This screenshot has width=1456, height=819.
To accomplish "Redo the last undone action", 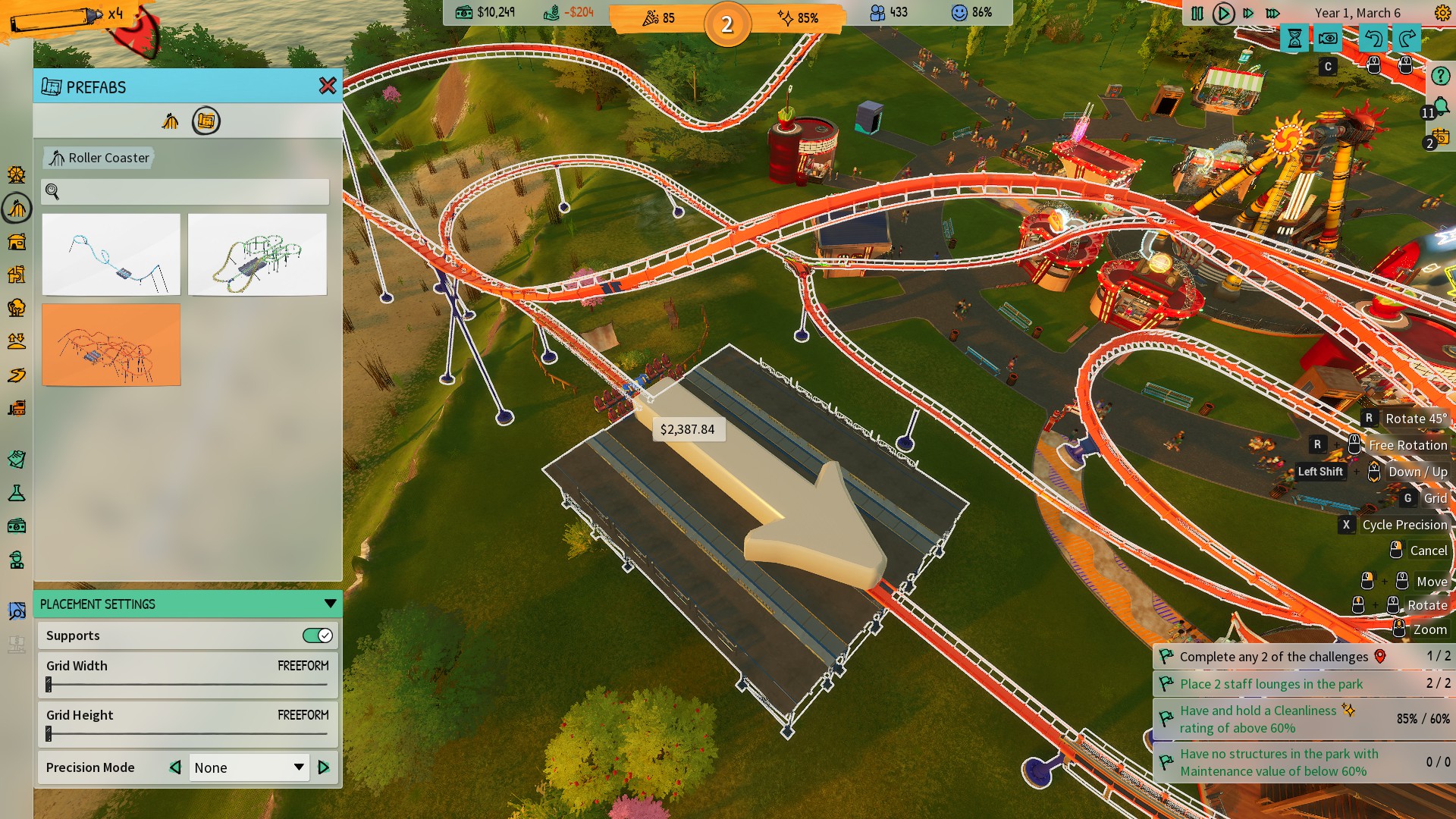I will tap(1407, 39).
